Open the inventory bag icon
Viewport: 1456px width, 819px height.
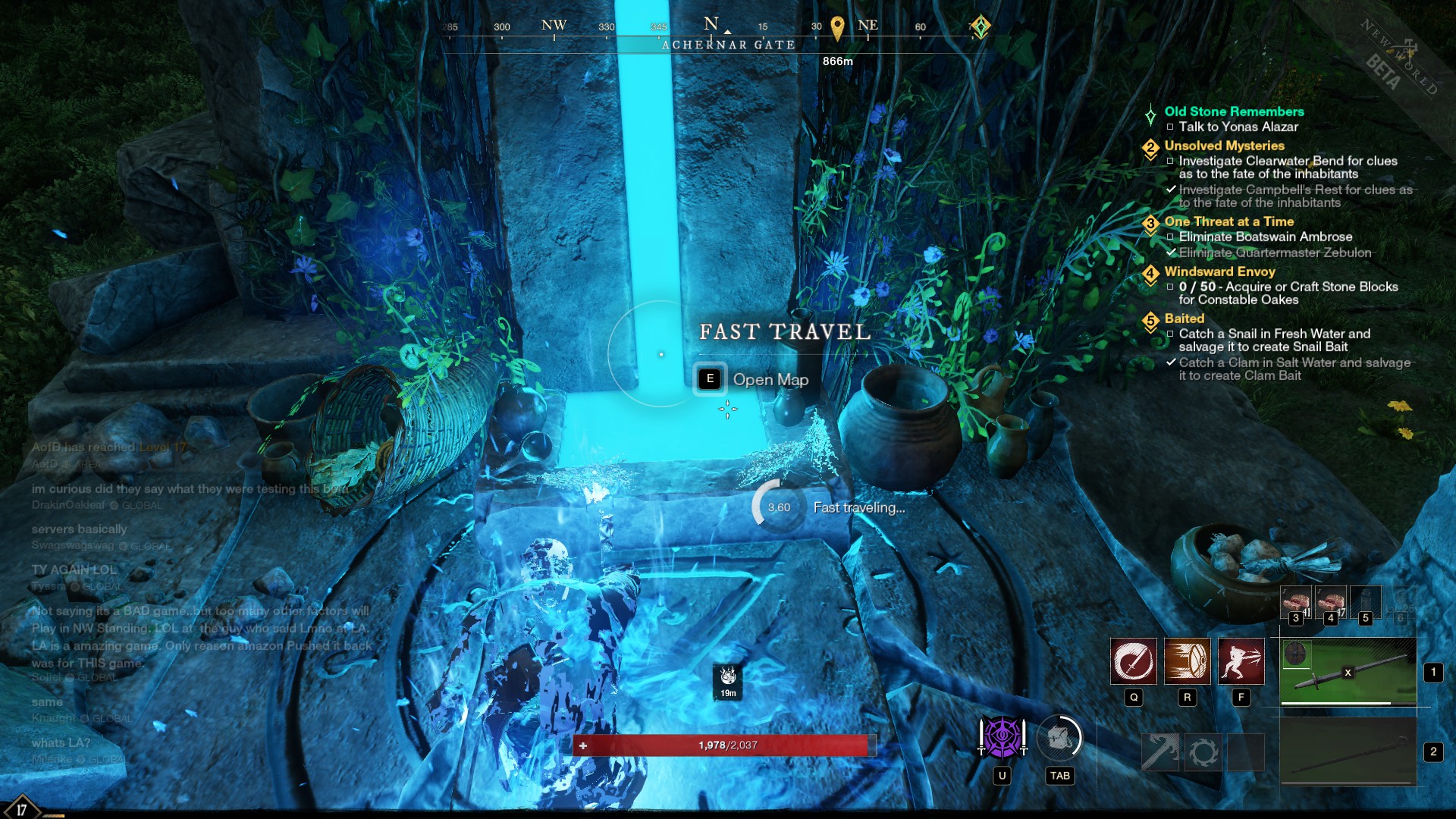1059,737
